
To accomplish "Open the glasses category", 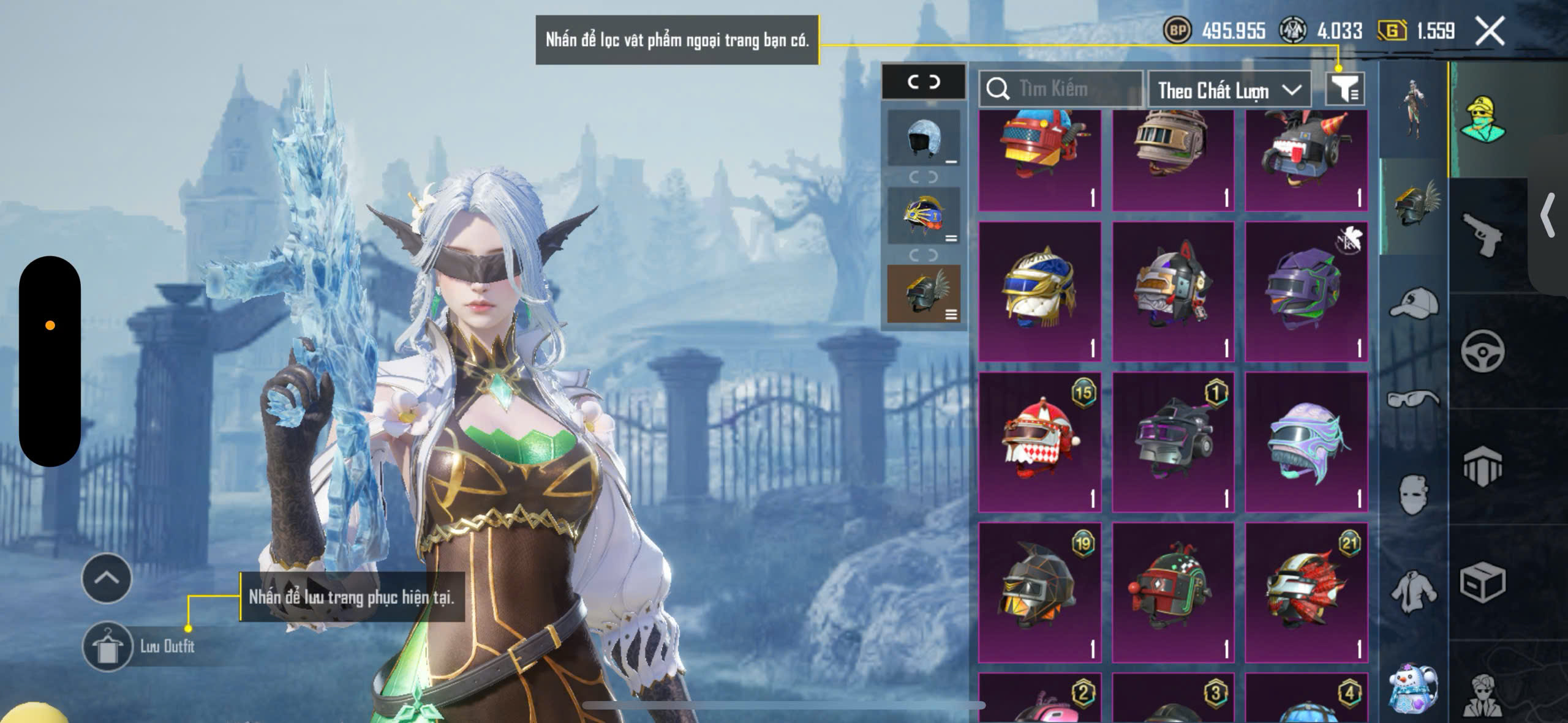I will pos(1414,399).
